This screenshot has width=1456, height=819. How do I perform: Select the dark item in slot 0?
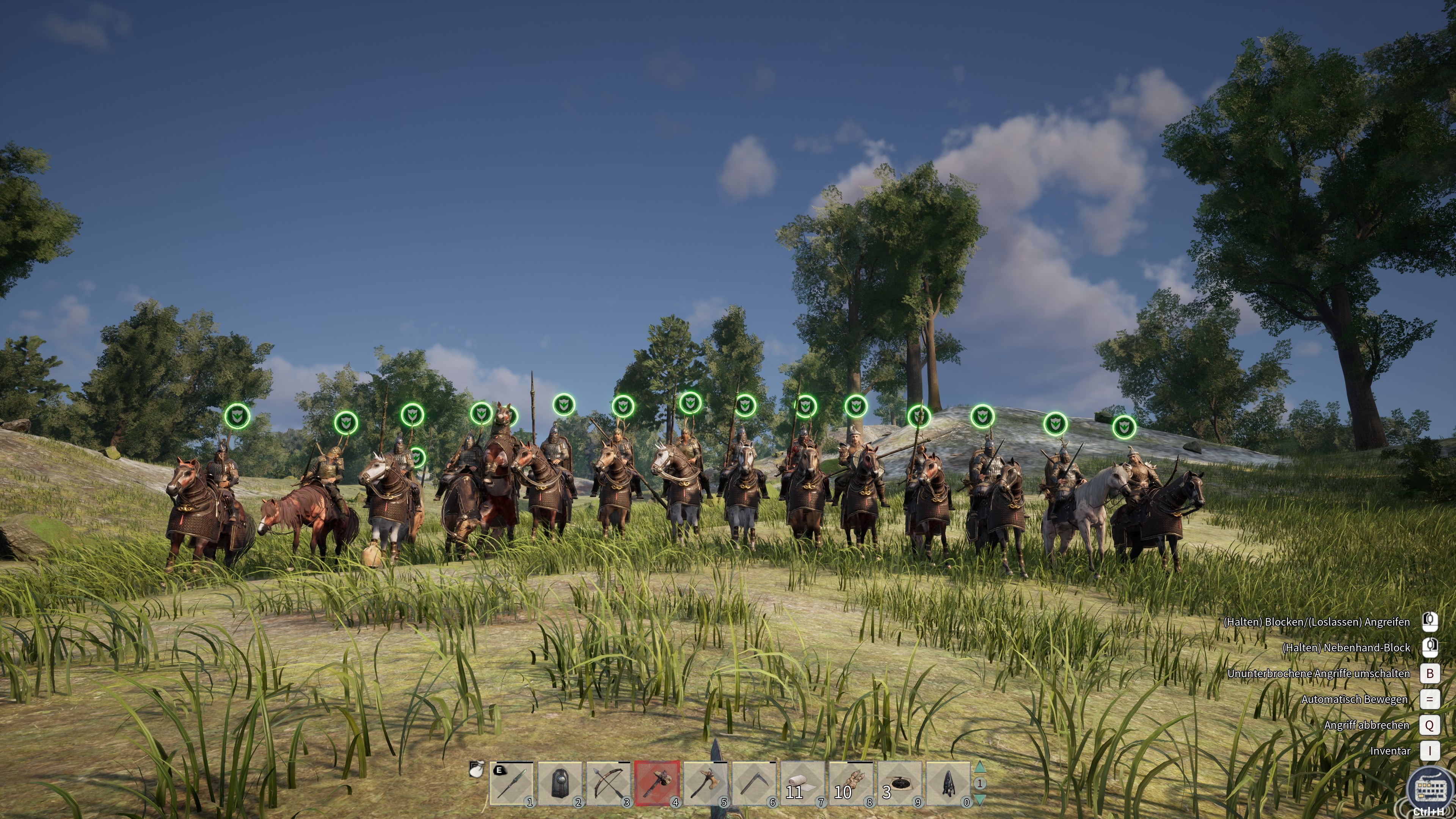tap(948, 783)
